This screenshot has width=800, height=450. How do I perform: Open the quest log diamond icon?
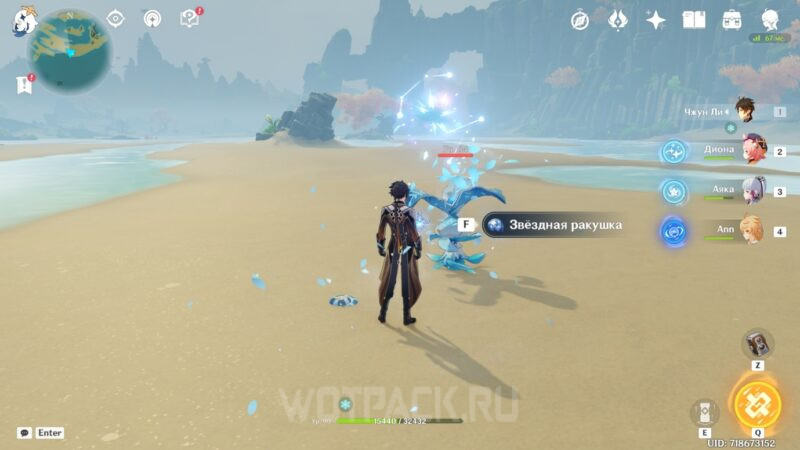click(x=116, y=18)
